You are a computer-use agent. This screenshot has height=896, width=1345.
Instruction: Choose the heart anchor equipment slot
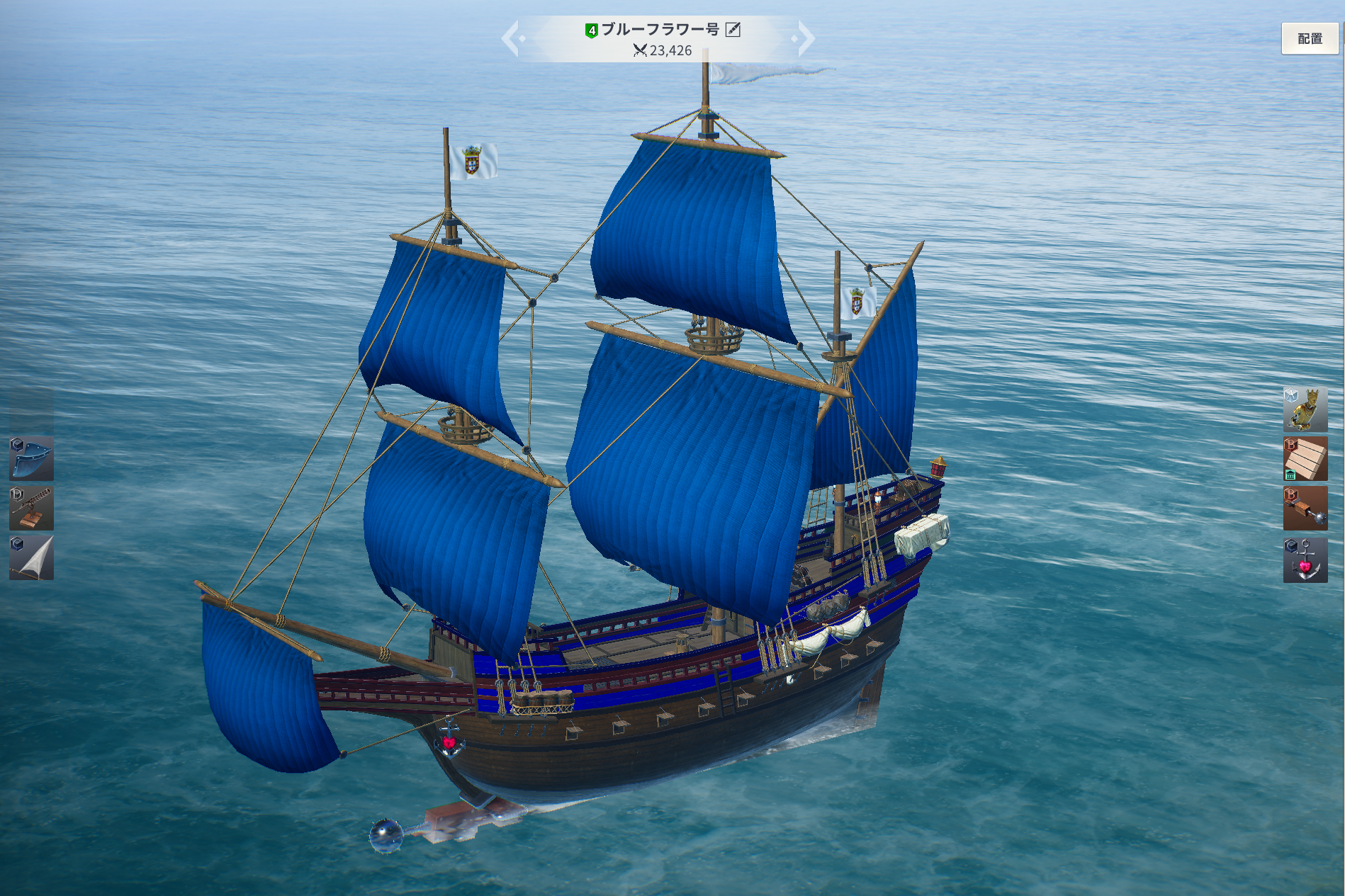pos(1305,560)
